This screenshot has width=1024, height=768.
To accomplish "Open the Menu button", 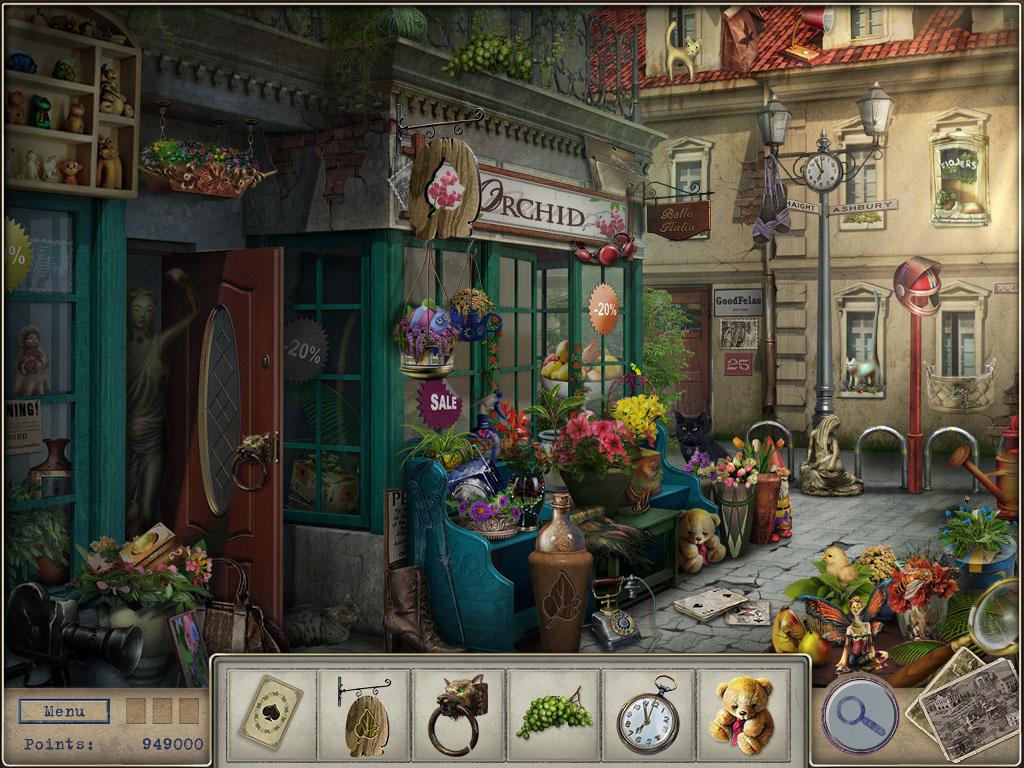I will [64, 713].
